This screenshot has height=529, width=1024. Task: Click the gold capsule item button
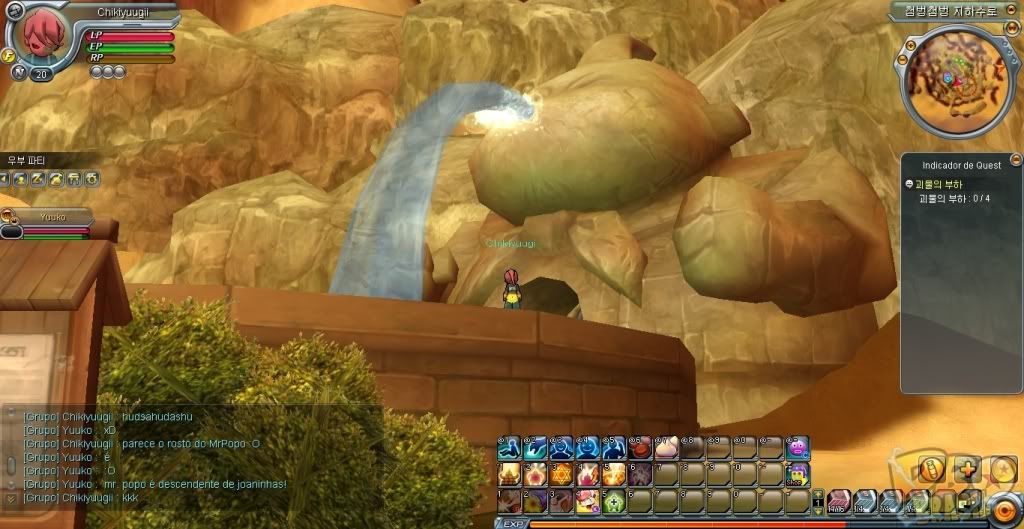tap(929, 468)
